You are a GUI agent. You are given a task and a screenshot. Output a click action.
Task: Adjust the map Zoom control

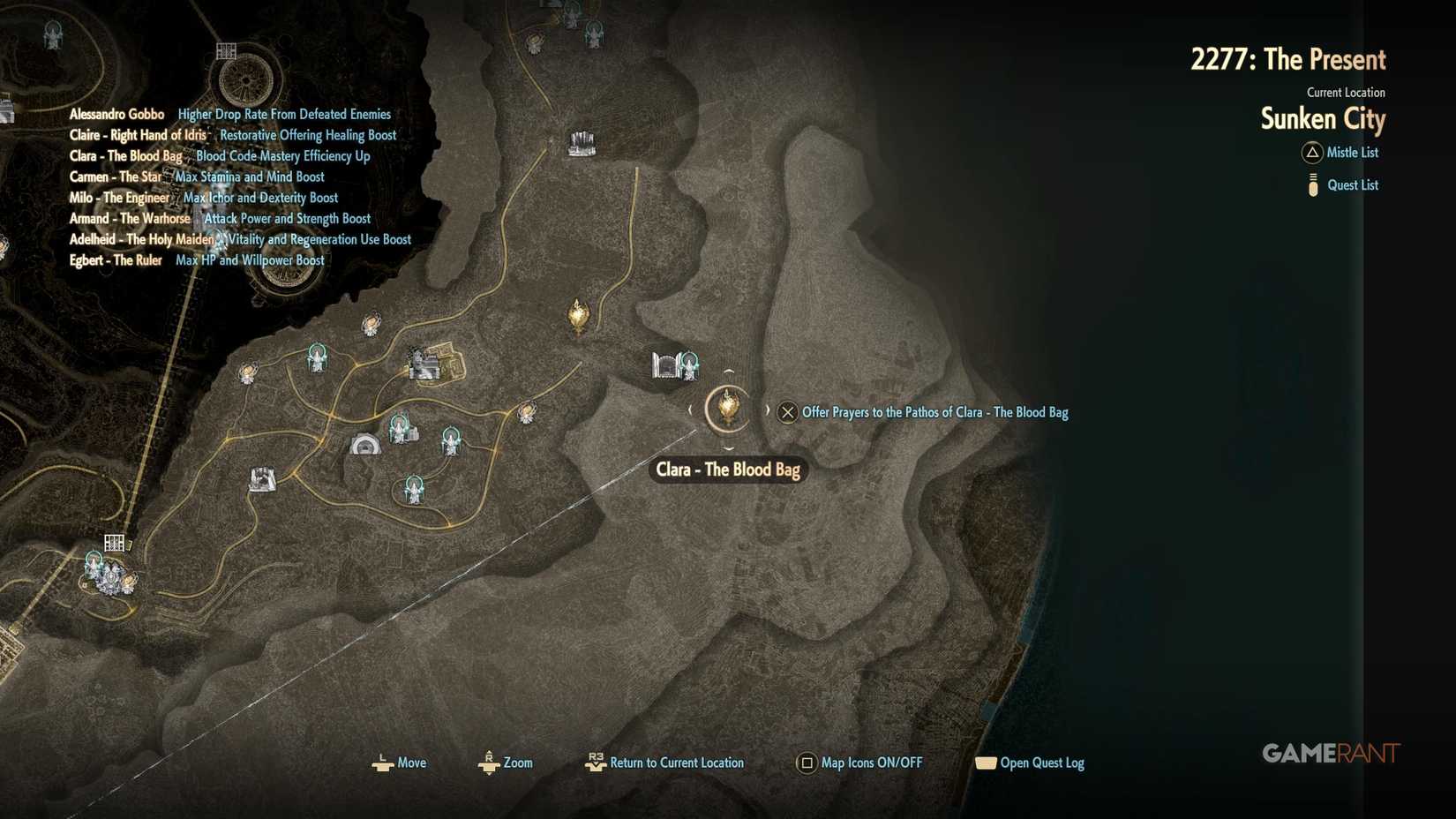488,763
